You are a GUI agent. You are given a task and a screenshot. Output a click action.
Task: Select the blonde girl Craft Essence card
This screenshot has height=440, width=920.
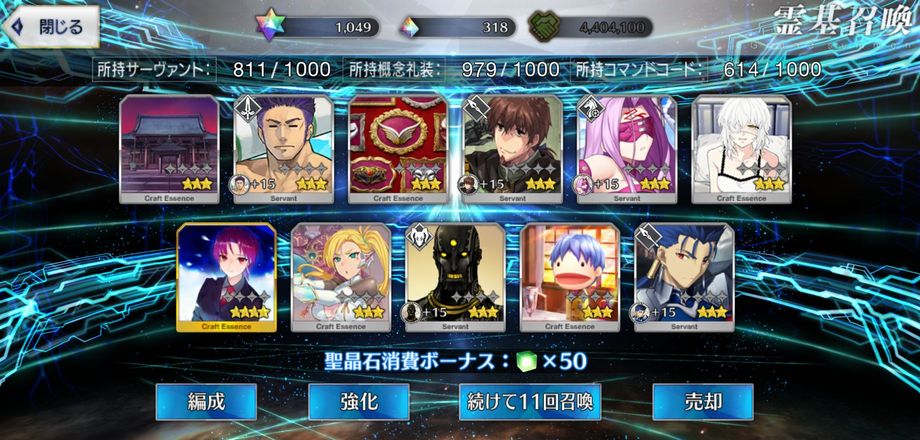pos(341,277)
